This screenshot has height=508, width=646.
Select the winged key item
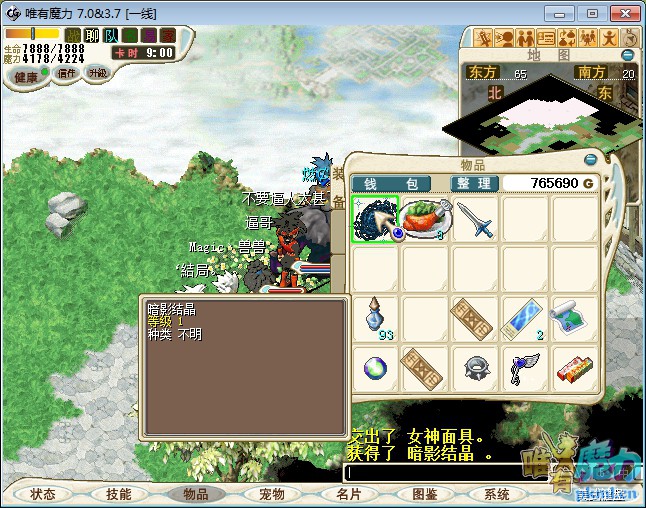(525, 368)
